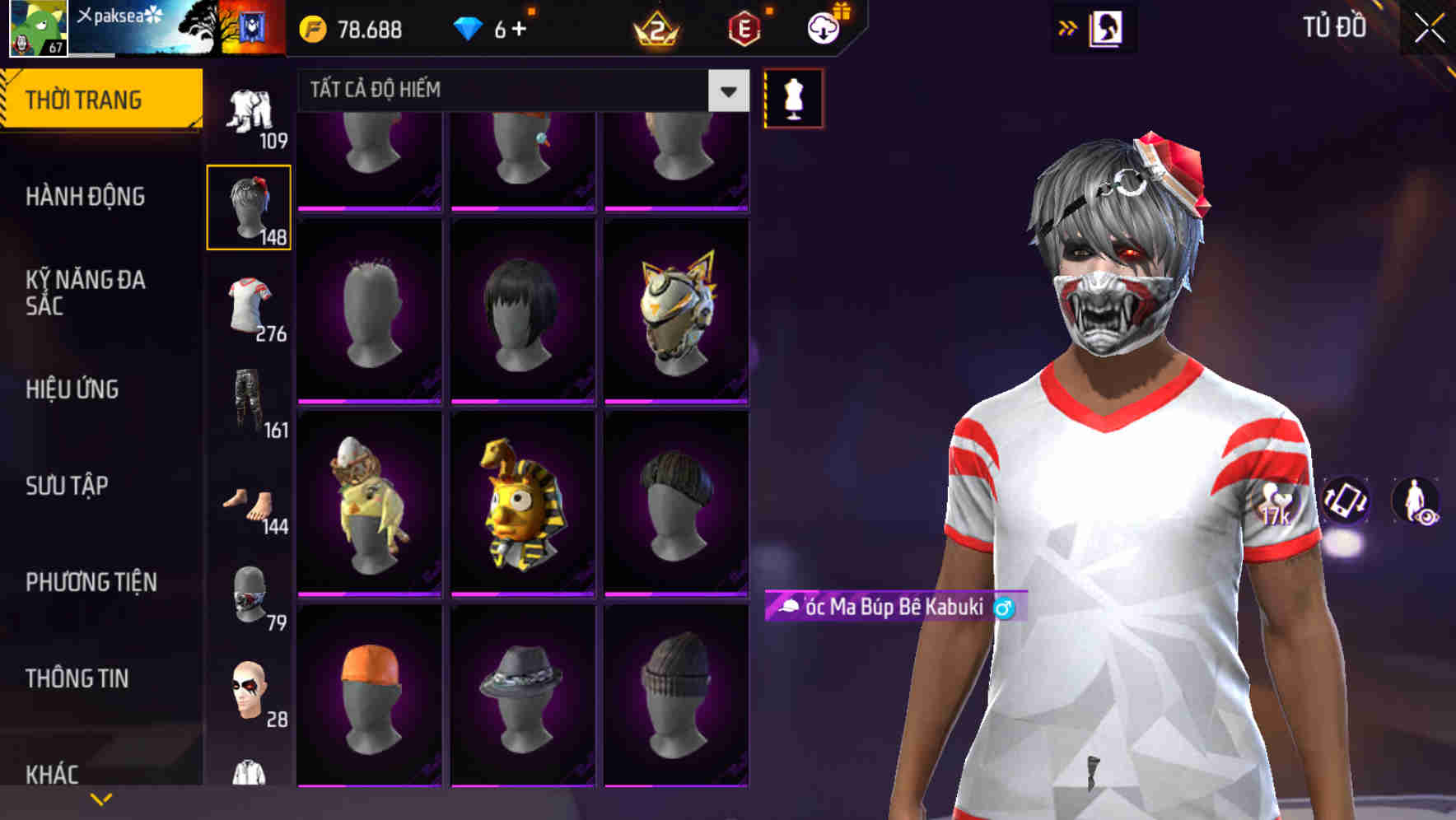Collapse the panel using the double arrows

(x=1066, y=26)
